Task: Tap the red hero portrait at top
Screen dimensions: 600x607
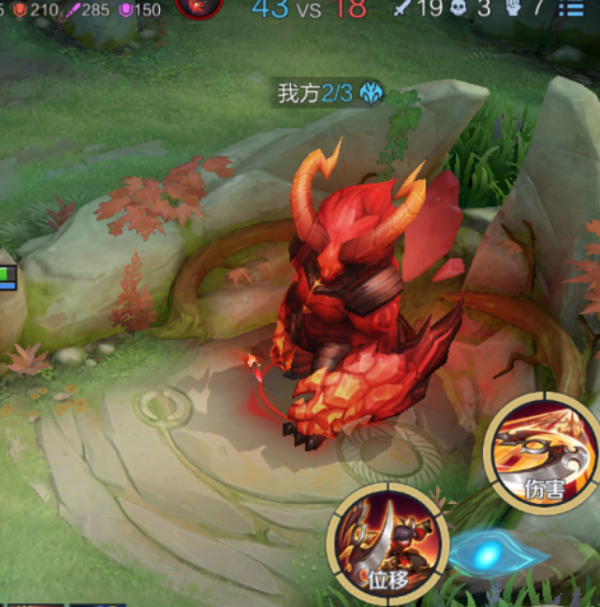Action: pos(199,7)
